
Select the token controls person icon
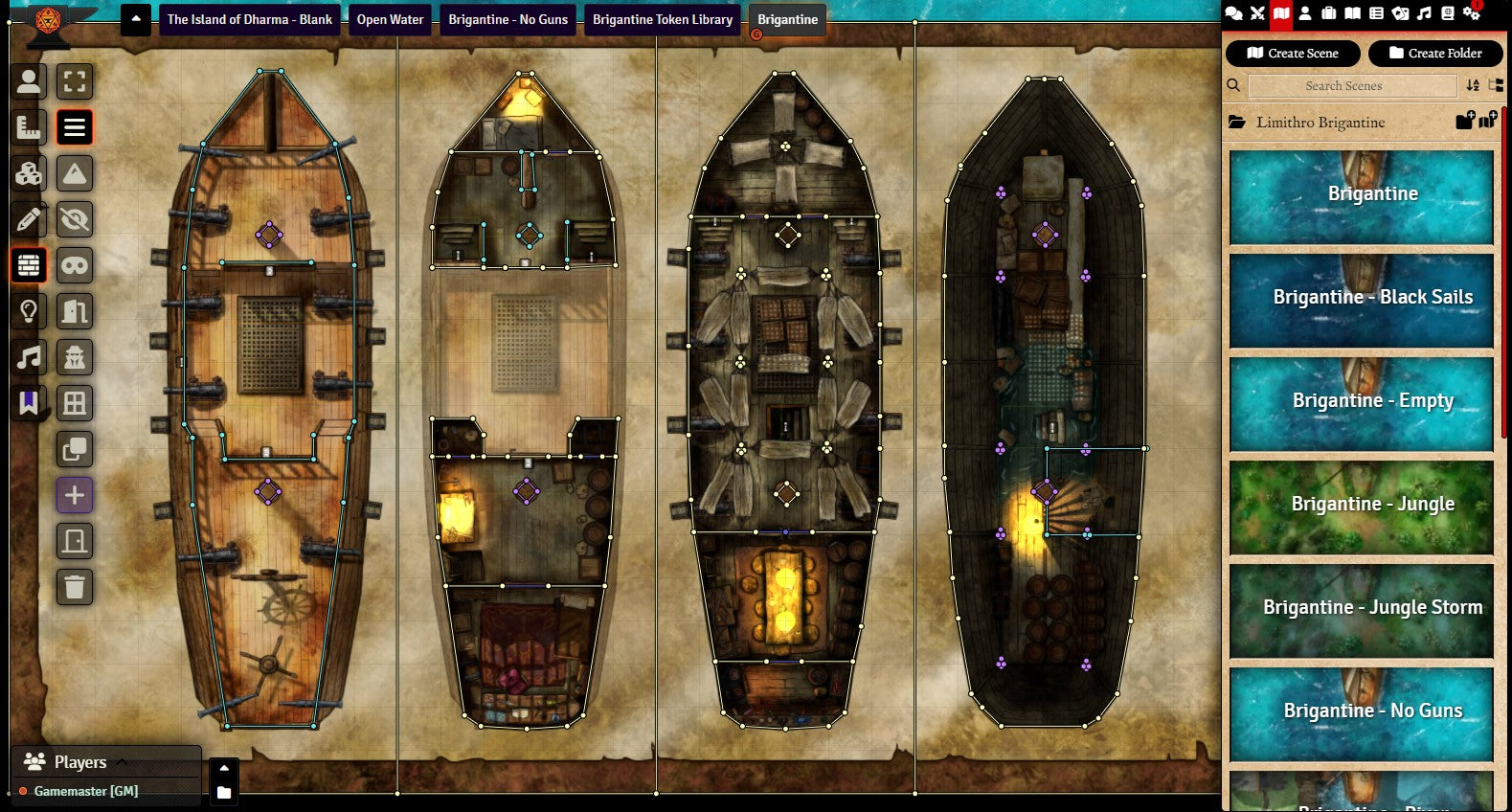(x=29, y=81)
